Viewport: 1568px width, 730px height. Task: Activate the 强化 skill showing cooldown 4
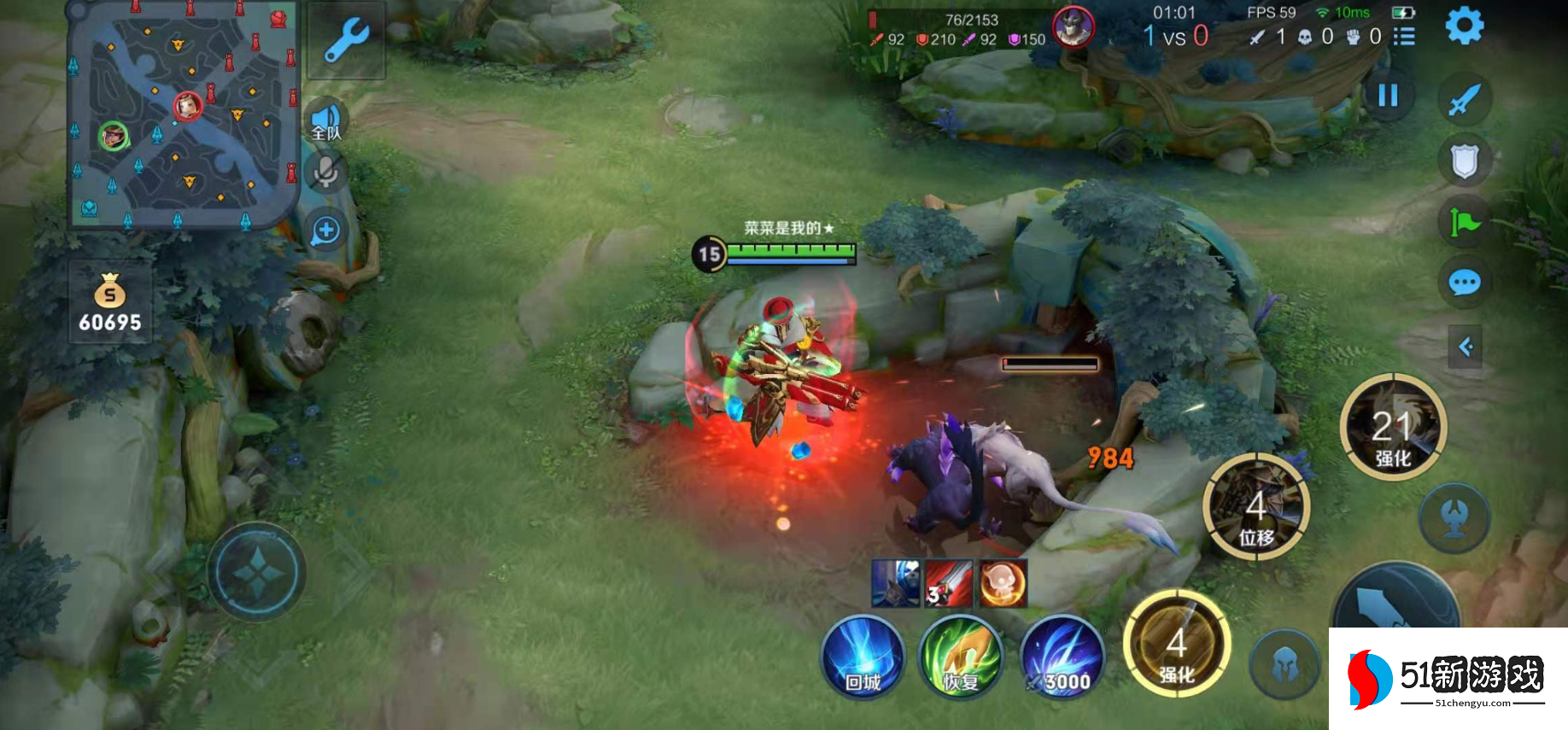coord(1176,643)
